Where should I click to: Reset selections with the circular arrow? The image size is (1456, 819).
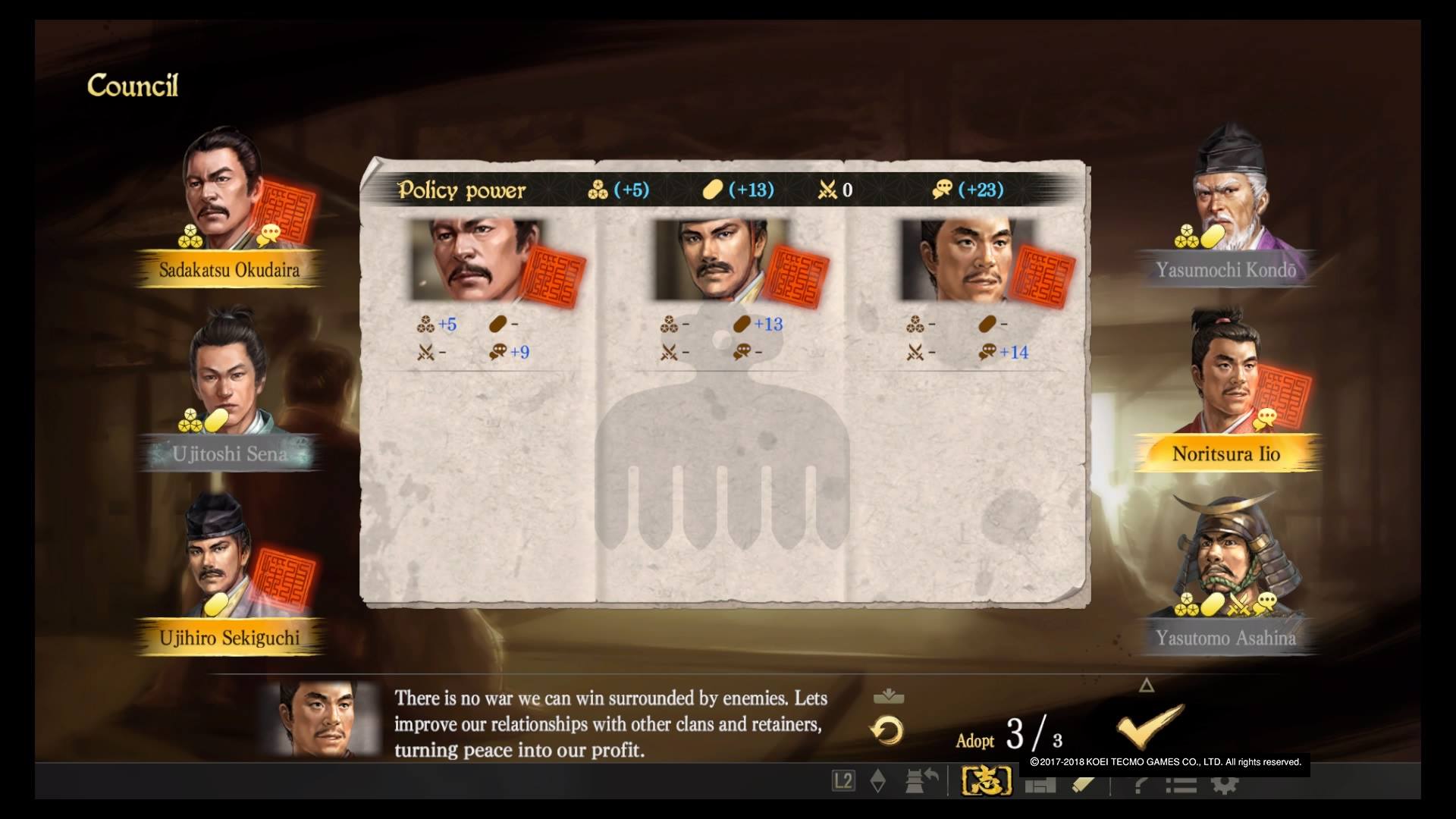(886, 731)
